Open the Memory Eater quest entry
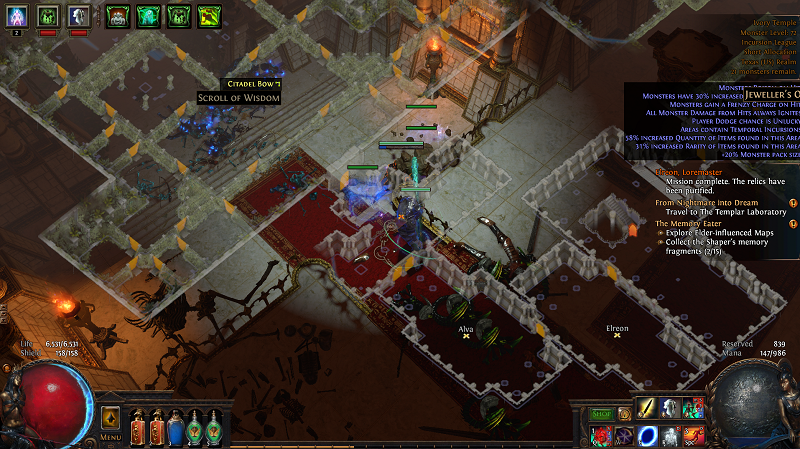Screen dimensions: 800x449 (x=690, y=224)
